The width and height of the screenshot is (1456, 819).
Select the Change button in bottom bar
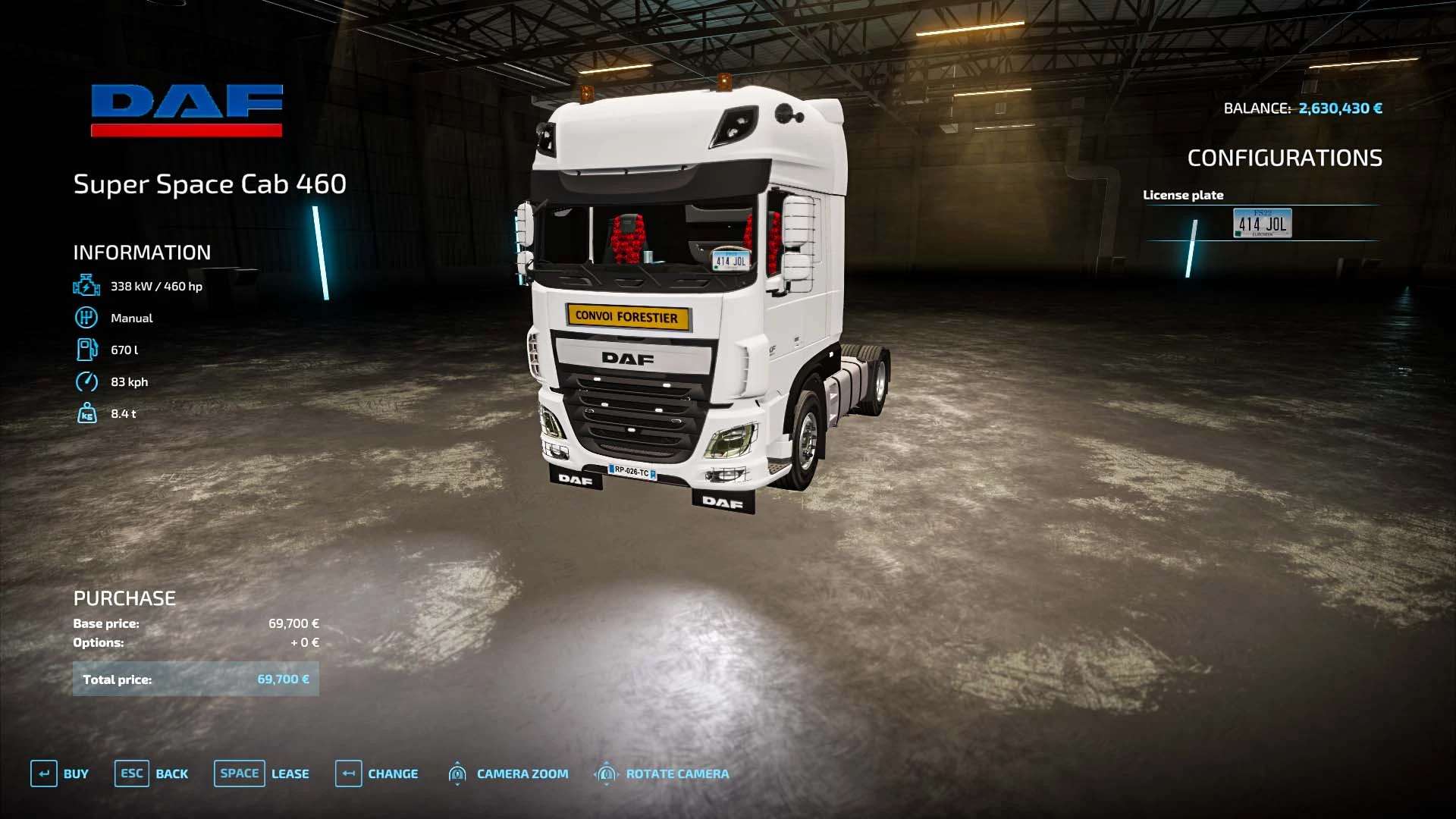pyautogui.click(x=377, y=773)
